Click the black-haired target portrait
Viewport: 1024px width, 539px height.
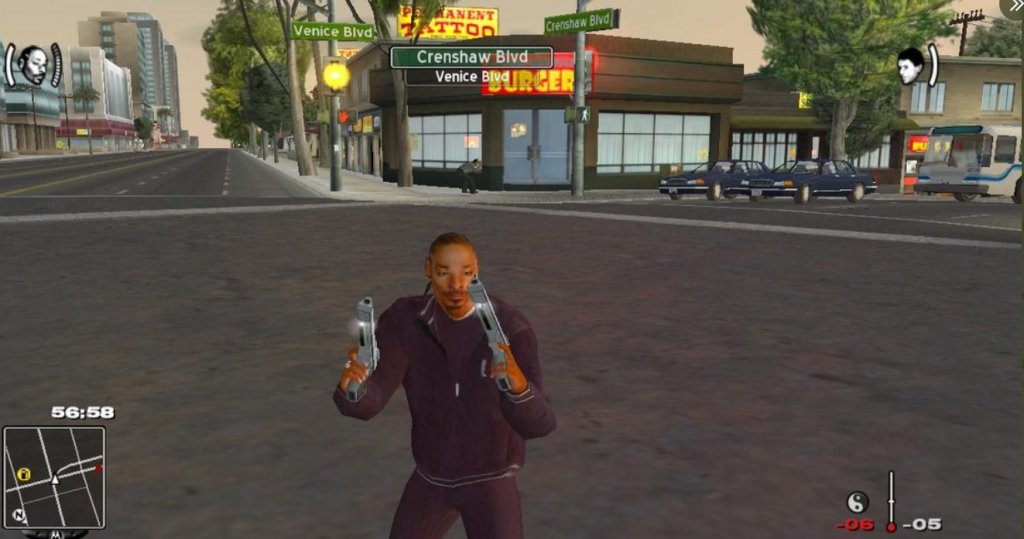tap(909, 66)
